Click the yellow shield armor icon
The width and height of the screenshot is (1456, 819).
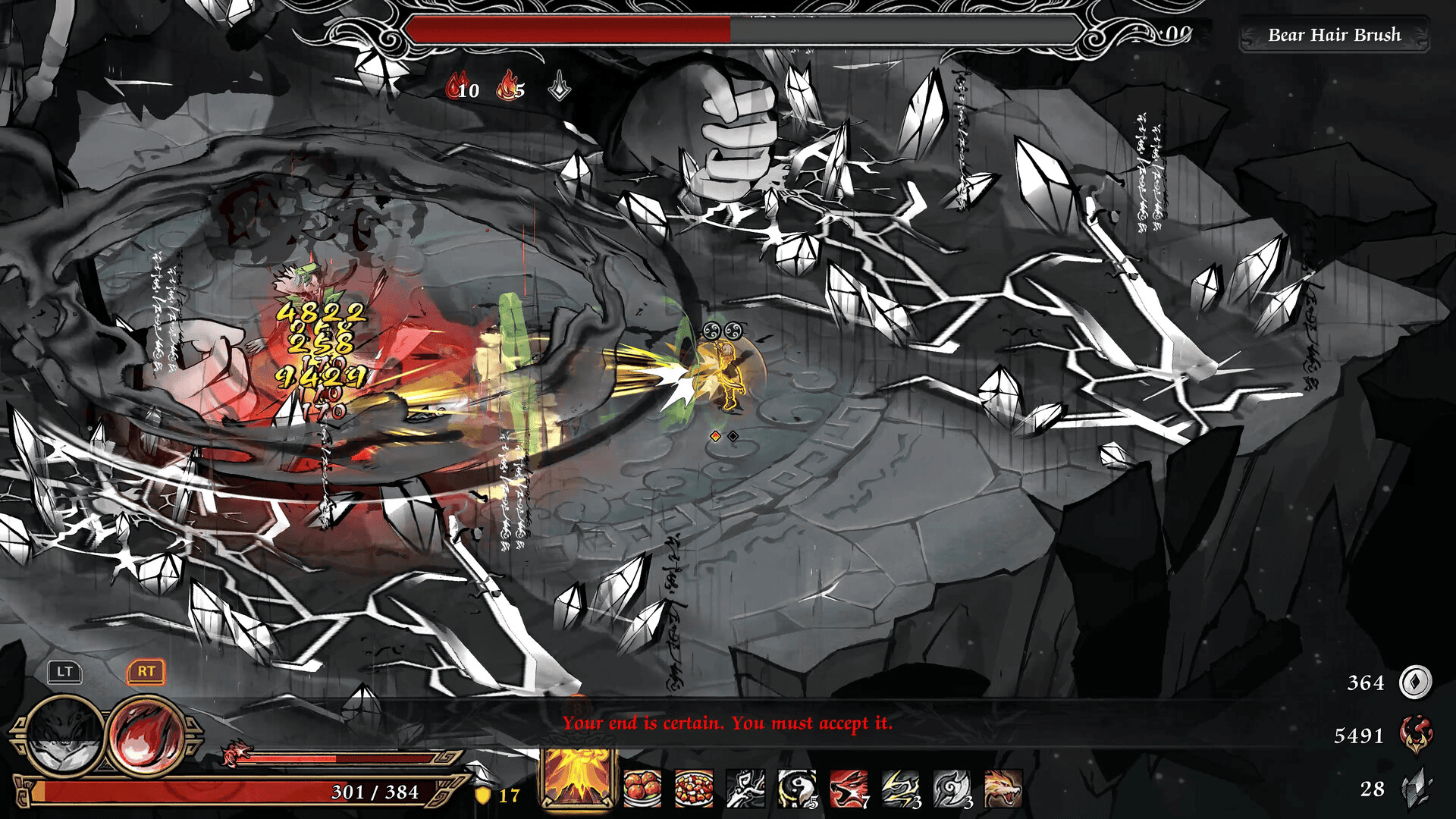(x=482, y=795)
